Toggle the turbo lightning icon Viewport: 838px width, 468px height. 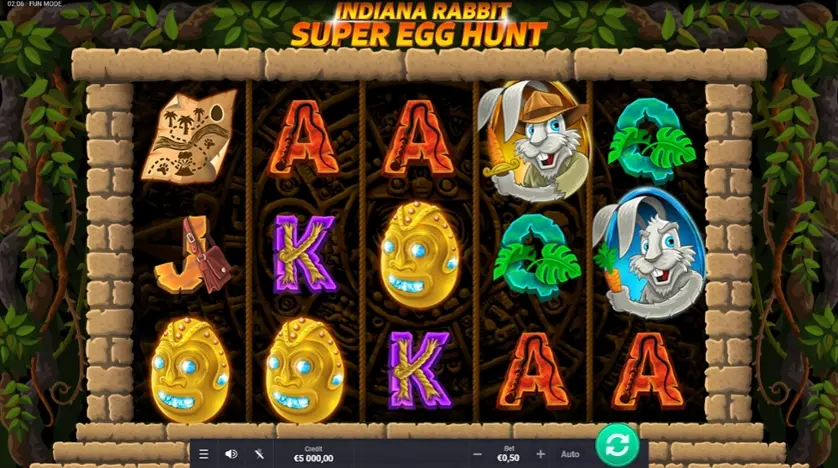(259, 454)
